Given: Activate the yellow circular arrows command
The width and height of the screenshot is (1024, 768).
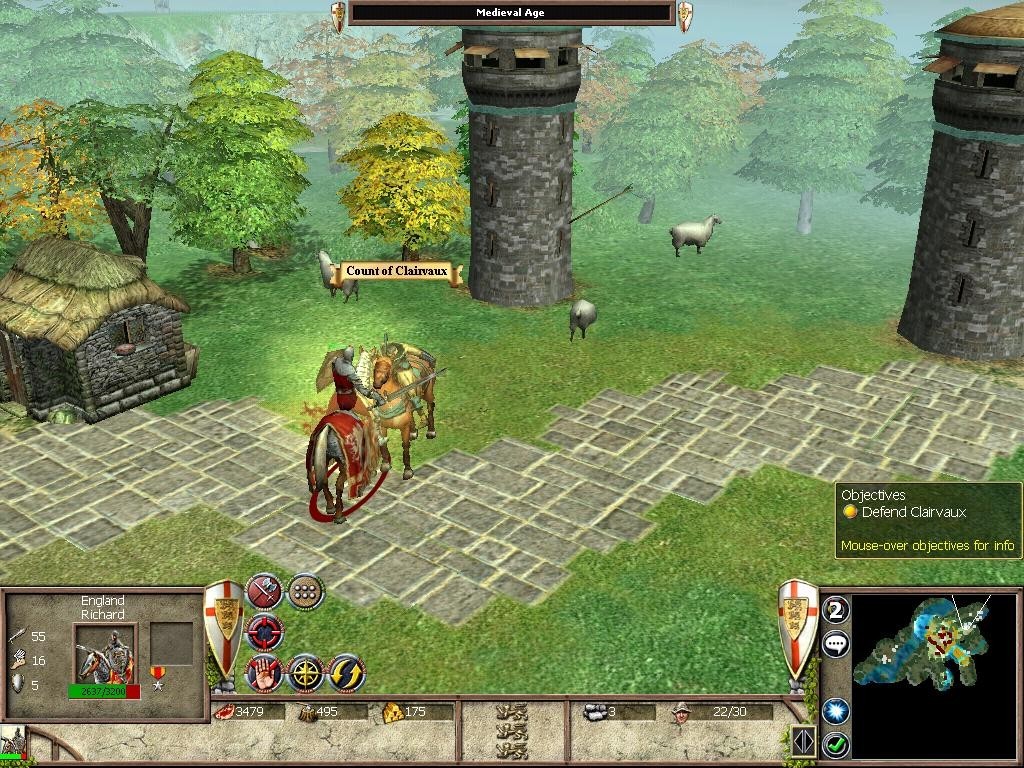Looking at the screenshot, I should point(346,673).
